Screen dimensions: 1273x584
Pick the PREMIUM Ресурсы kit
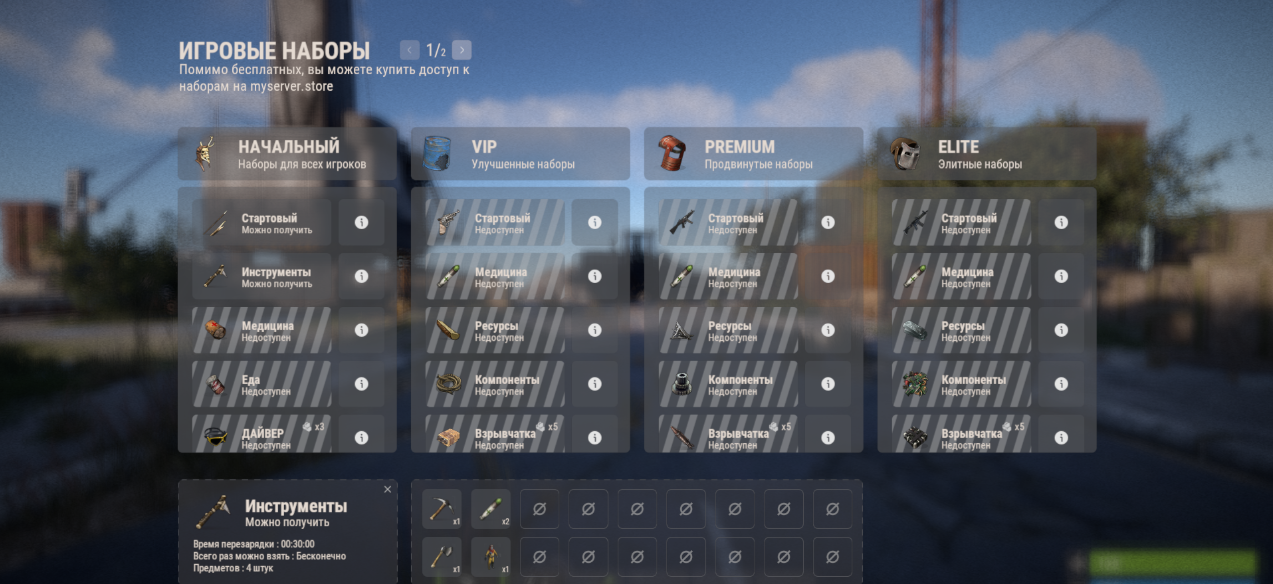pos(728,331)
